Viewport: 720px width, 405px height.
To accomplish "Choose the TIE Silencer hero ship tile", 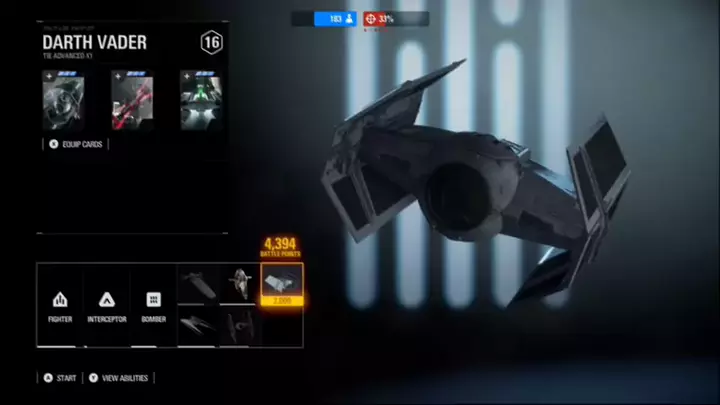I will point(239,326).
